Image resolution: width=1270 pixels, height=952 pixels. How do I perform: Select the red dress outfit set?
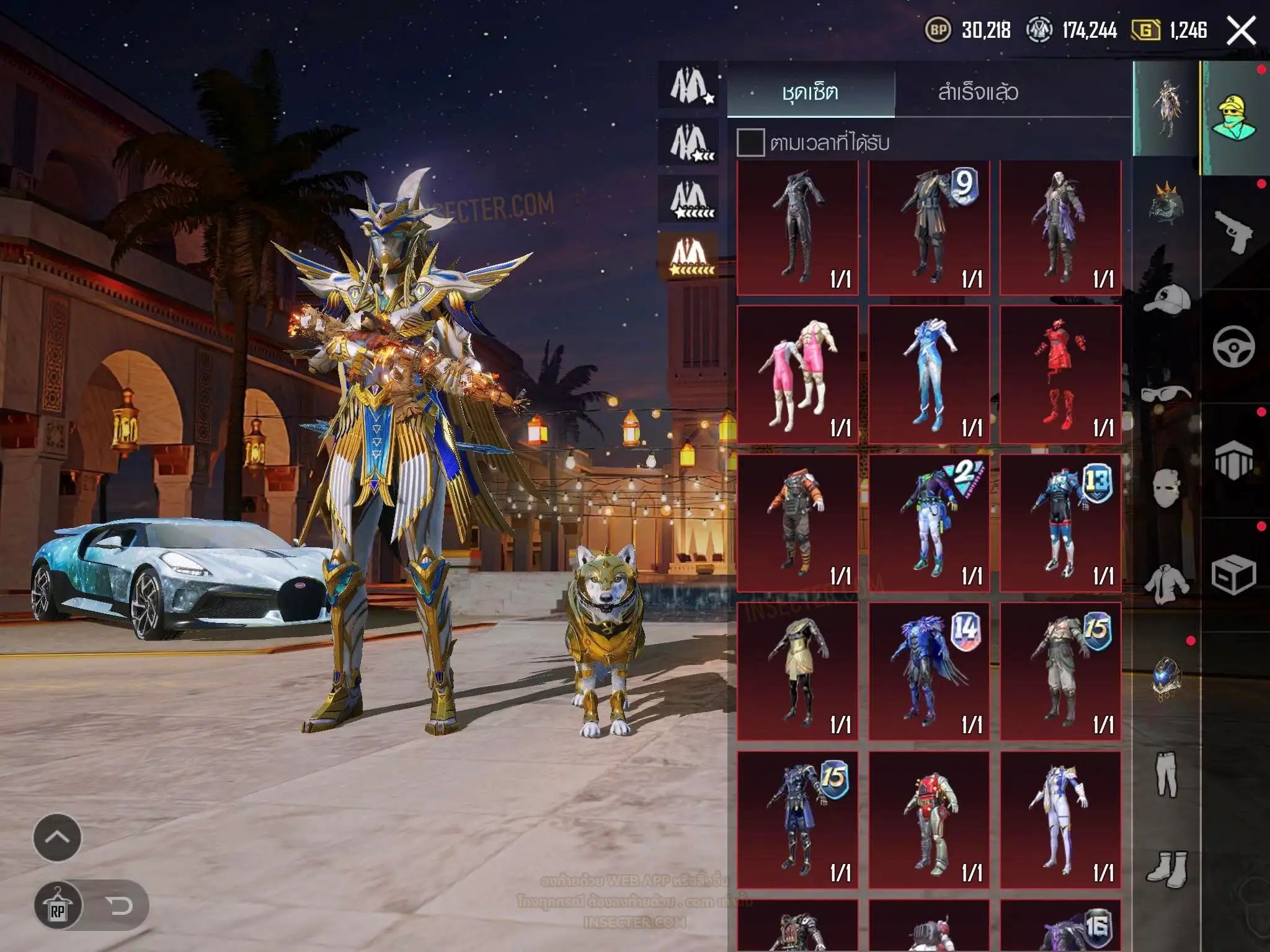click(1060, 374)
